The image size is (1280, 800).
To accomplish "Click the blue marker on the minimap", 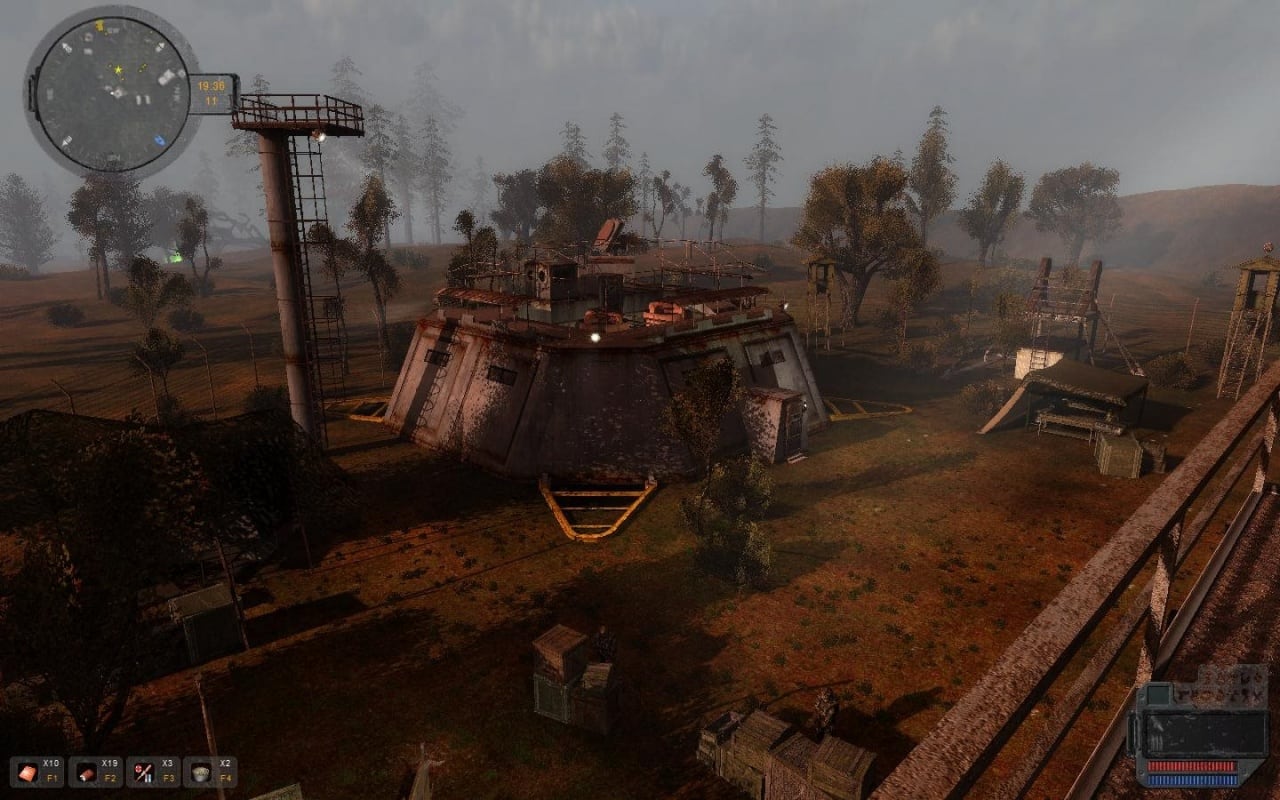I will [x=160, y=141].
